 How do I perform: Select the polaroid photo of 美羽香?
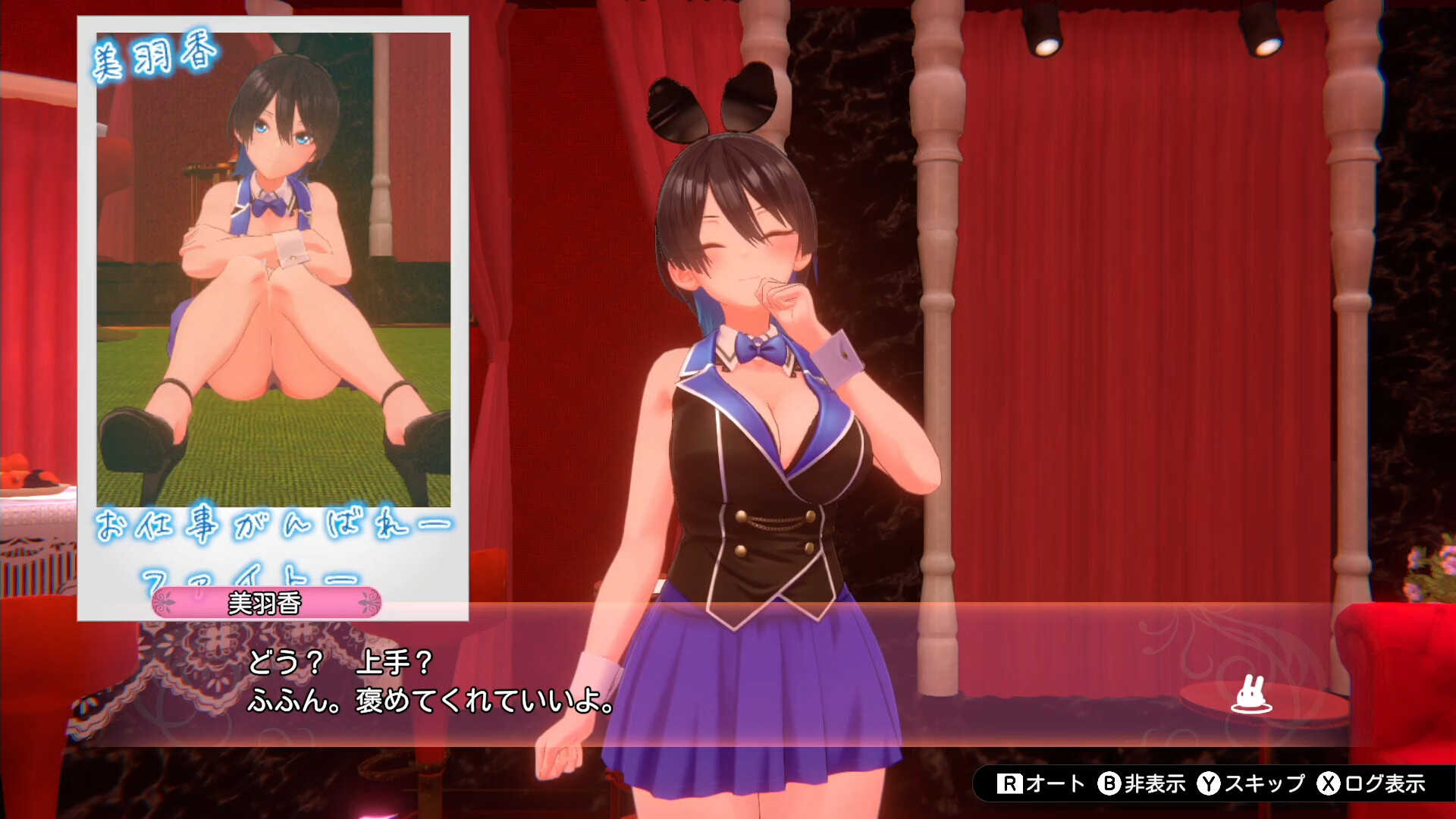[x=273, y=303]
